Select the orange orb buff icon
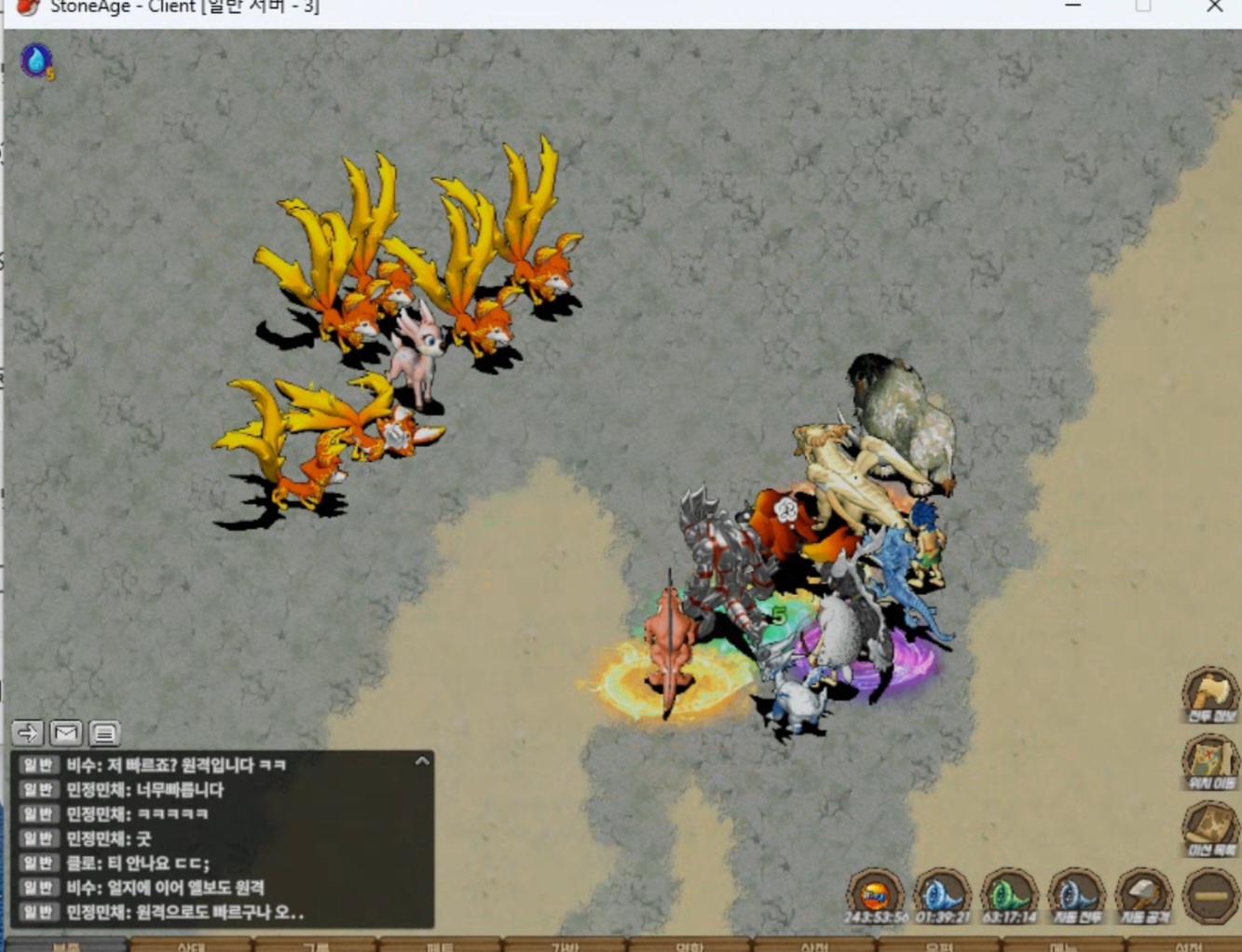 (x=874, y=895)
